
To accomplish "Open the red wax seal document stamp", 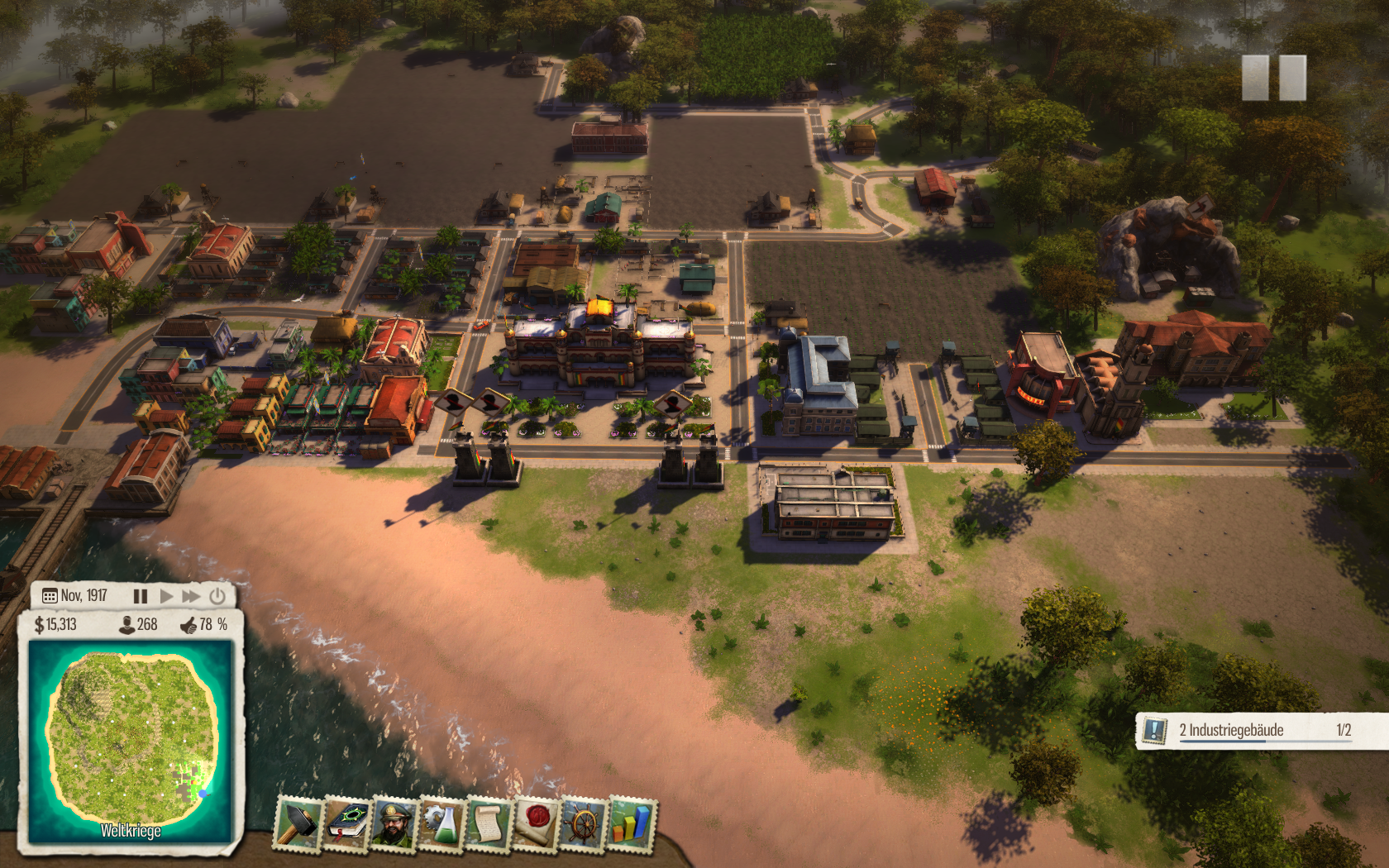I will 536,824.
